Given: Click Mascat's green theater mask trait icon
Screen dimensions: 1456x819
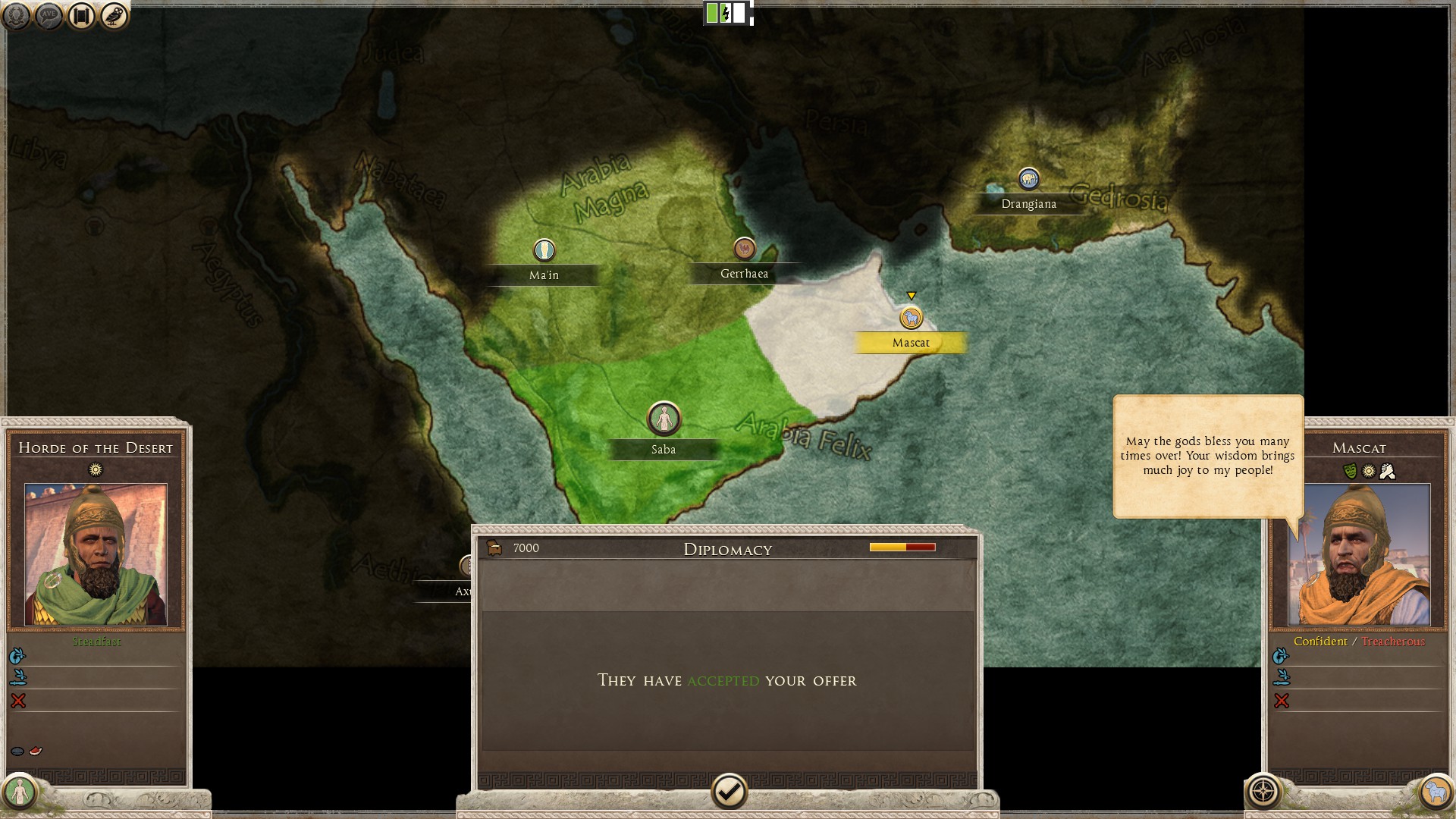Looking at the screenshot, I should pos(1350,472).
